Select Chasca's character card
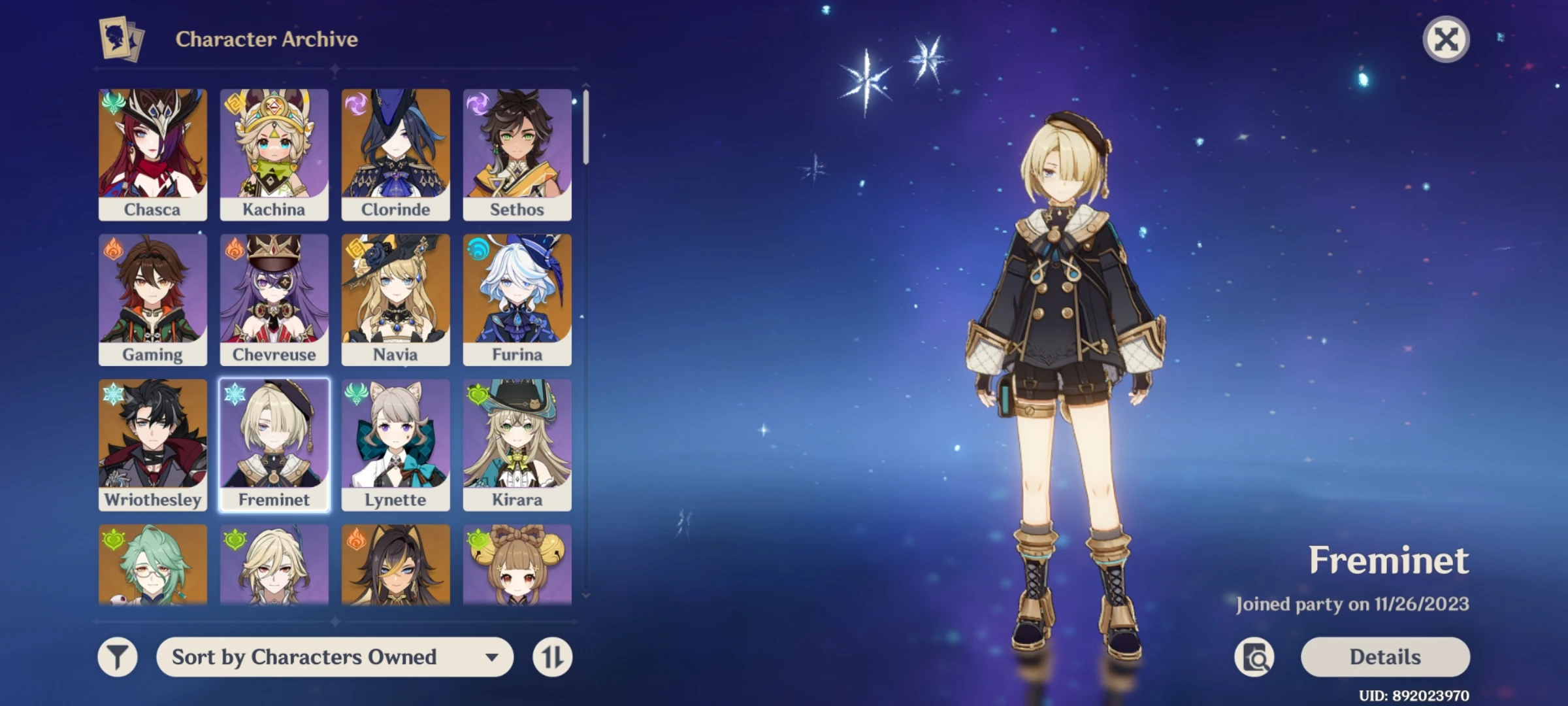The width and height of the screenshot is (1568, 706). tap(153, 154)
